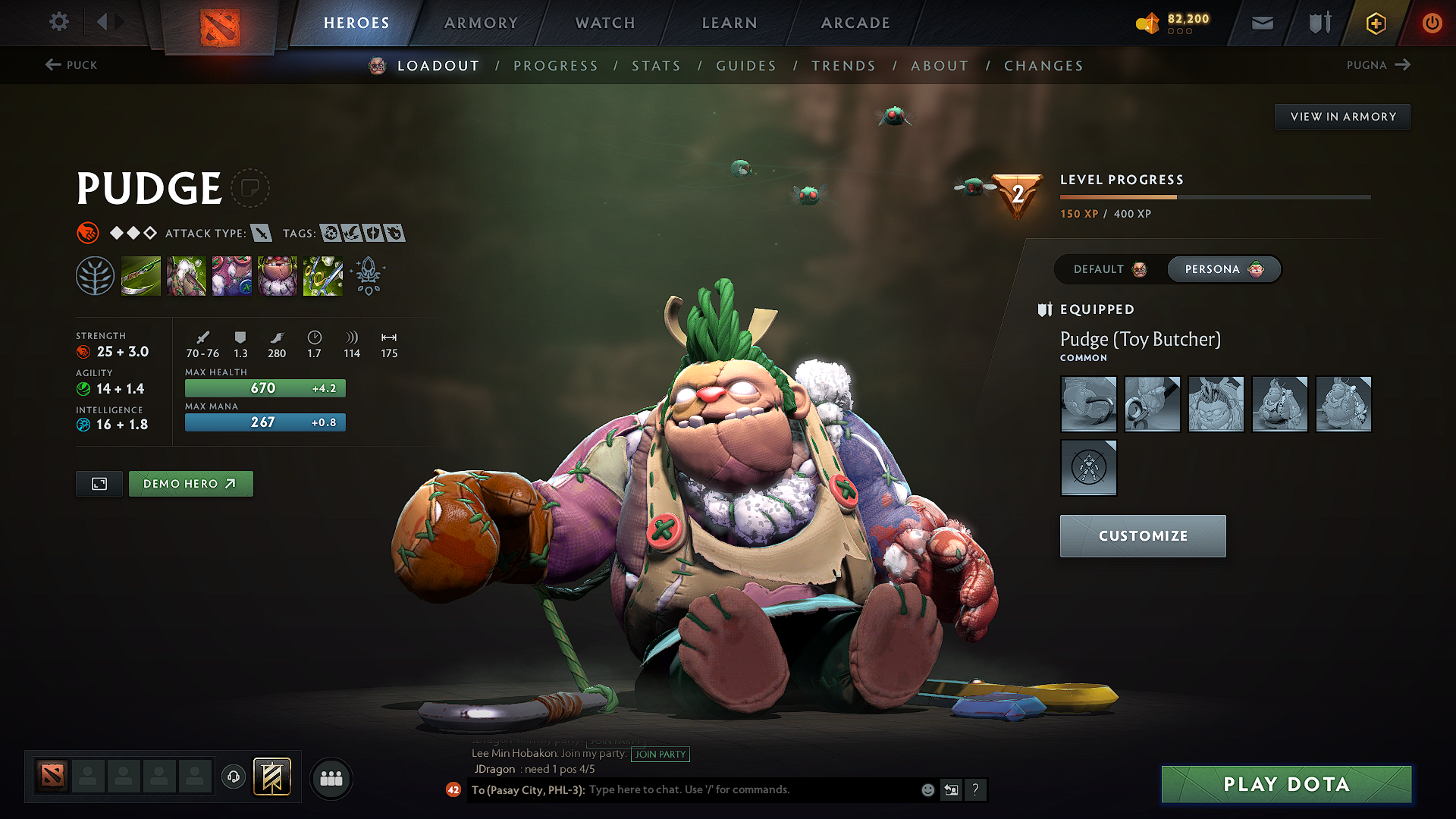The image size is (1456, 819).
Task: Open the Learn tab
Action: pos(730,23)
